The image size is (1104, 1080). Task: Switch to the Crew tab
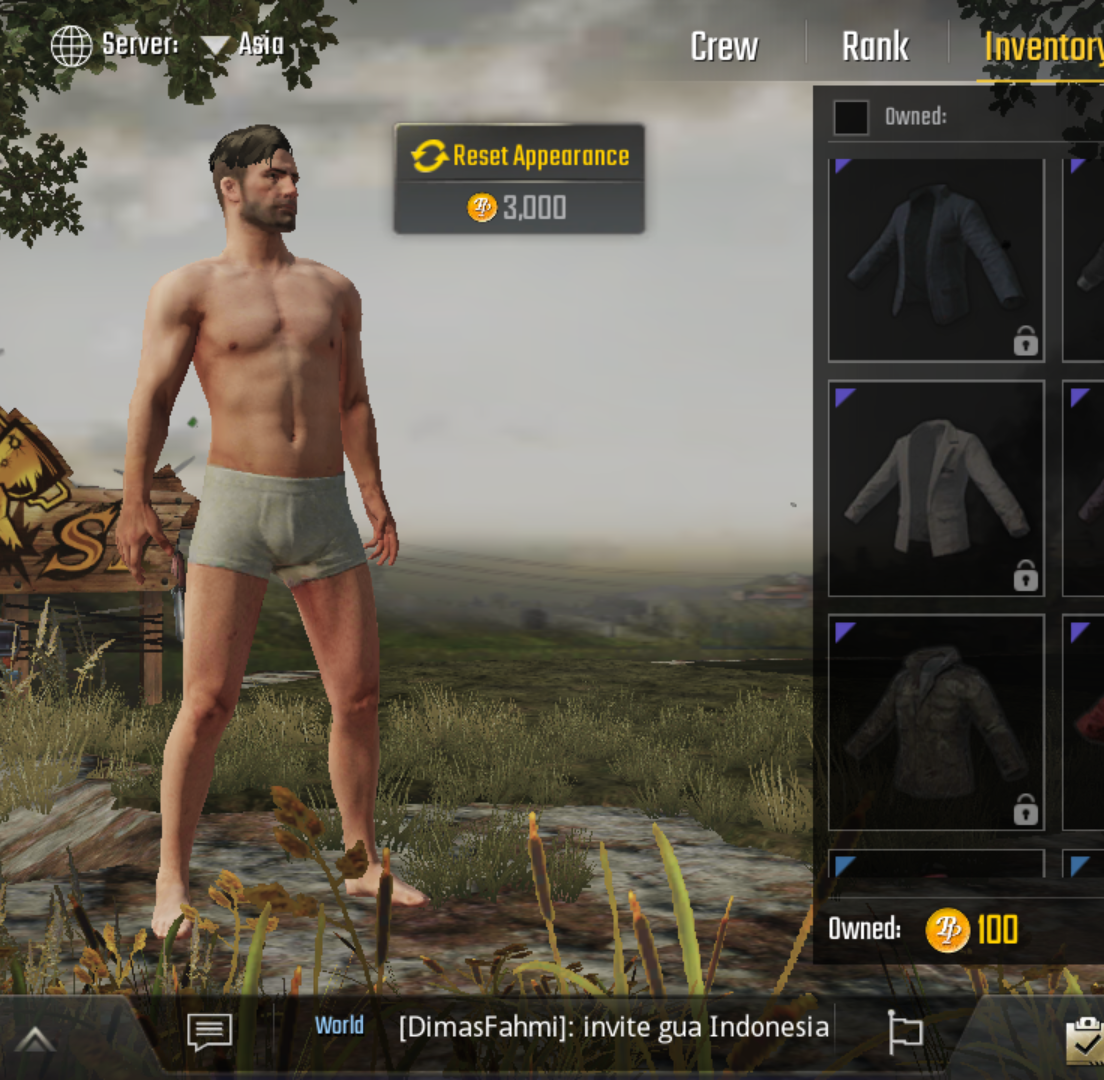pyautogui.click(x=724, y=47)
